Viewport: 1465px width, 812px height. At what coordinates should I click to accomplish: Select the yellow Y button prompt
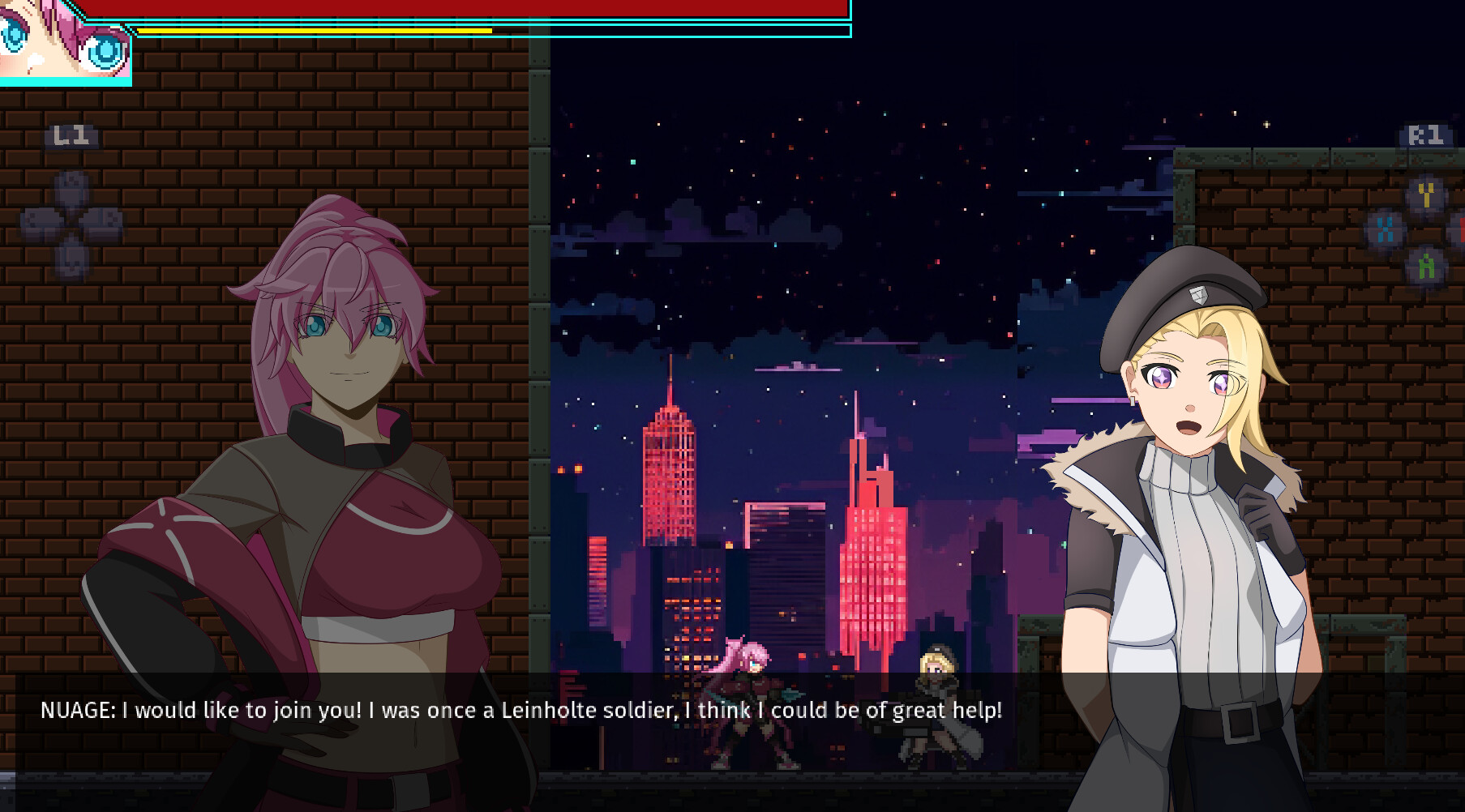[1427, 194]
